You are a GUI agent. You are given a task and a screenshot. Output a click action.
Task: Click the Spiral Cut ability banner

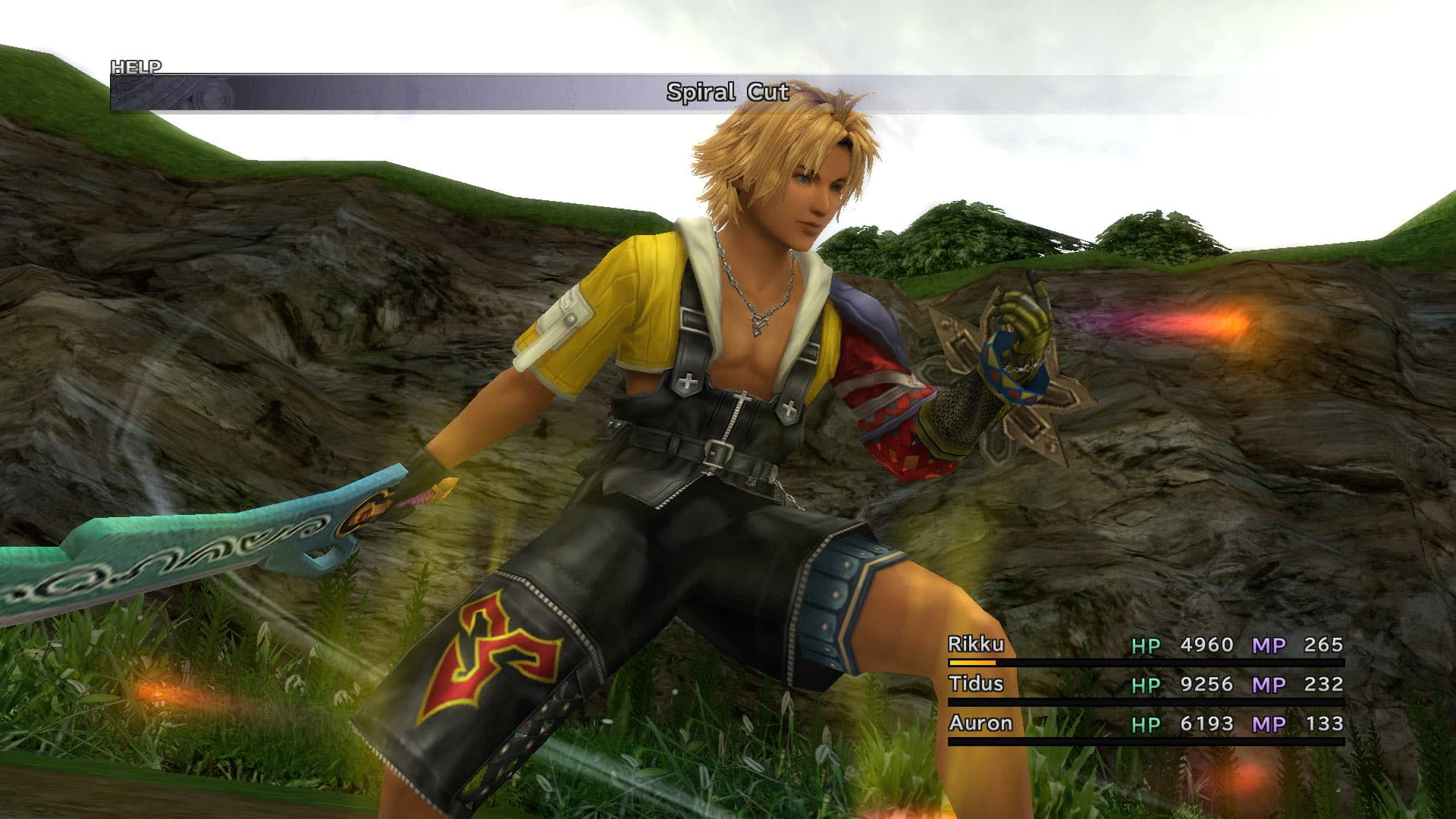[726, 93]
